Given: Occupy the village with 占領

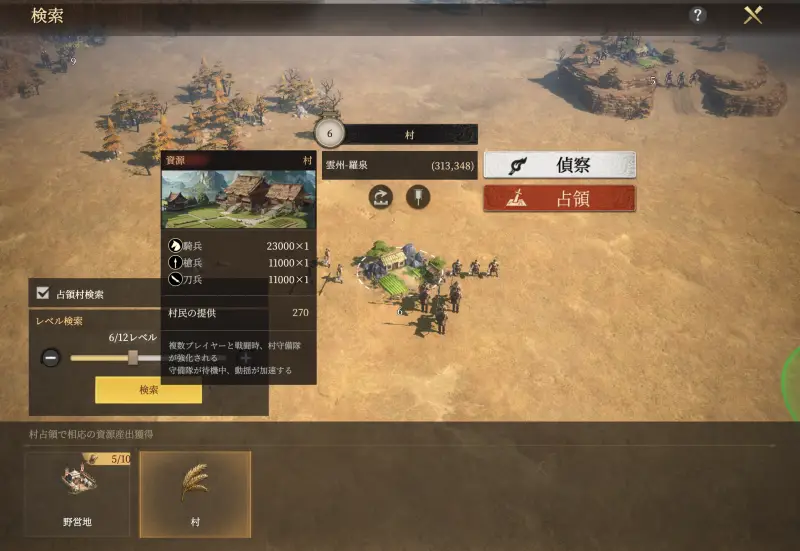Looking at the screenshot, I should click(559, 198).
